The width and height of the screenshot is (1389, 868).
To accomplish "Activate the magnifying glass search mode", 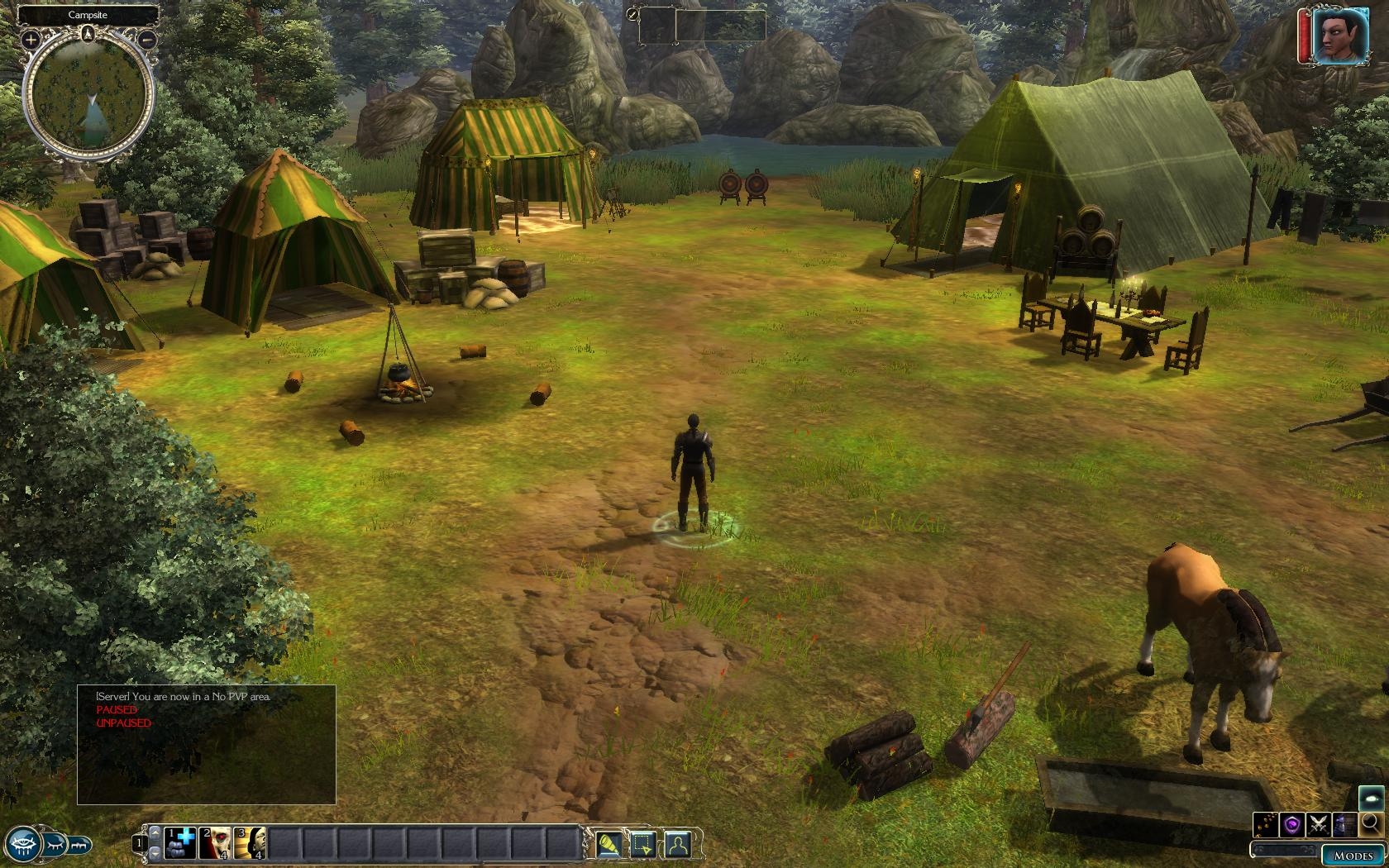I will coord(1370,823).
